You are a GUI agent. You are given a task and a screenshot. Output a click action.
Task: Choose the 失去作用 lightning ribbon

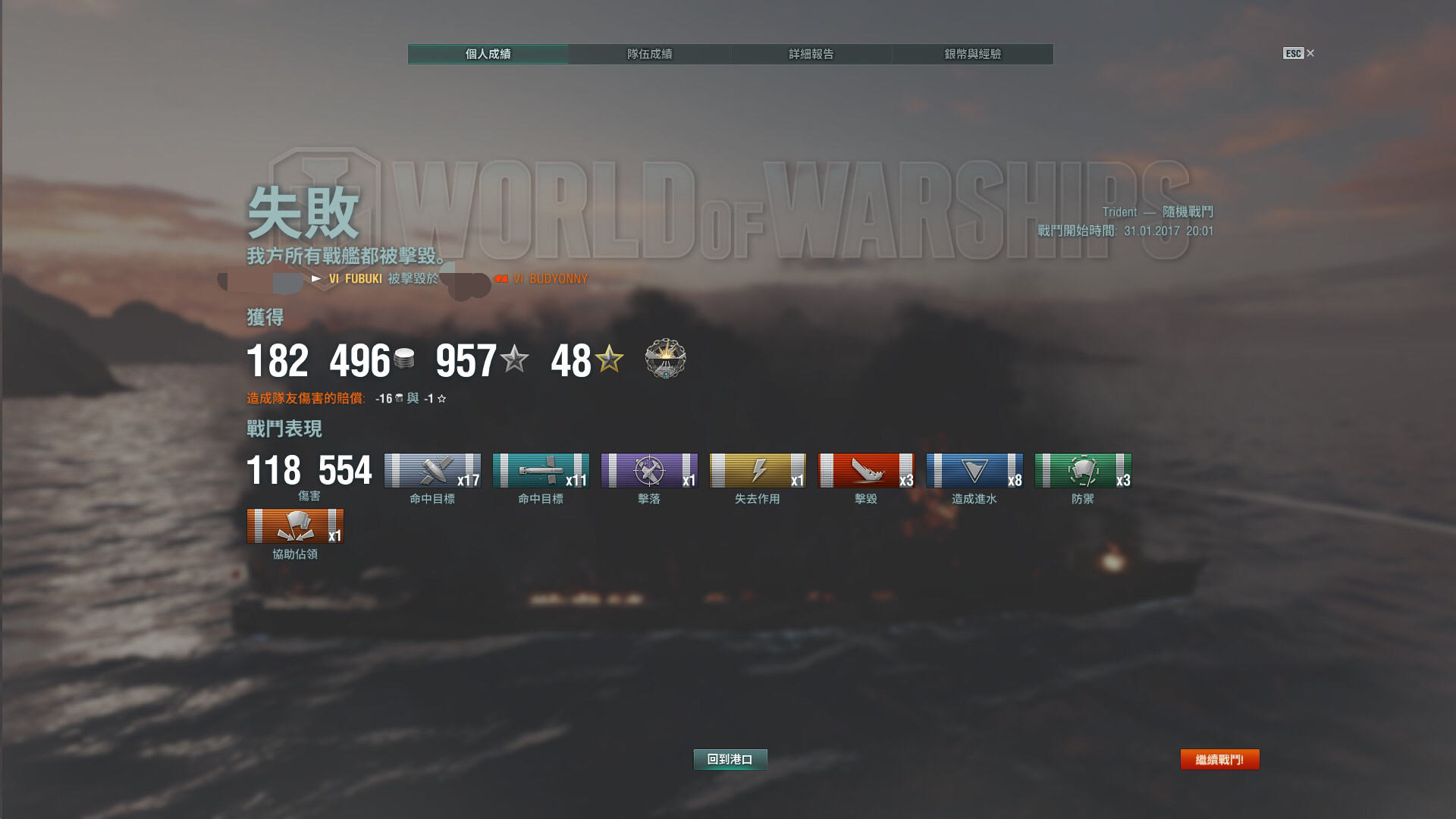(x=758, y=470)
